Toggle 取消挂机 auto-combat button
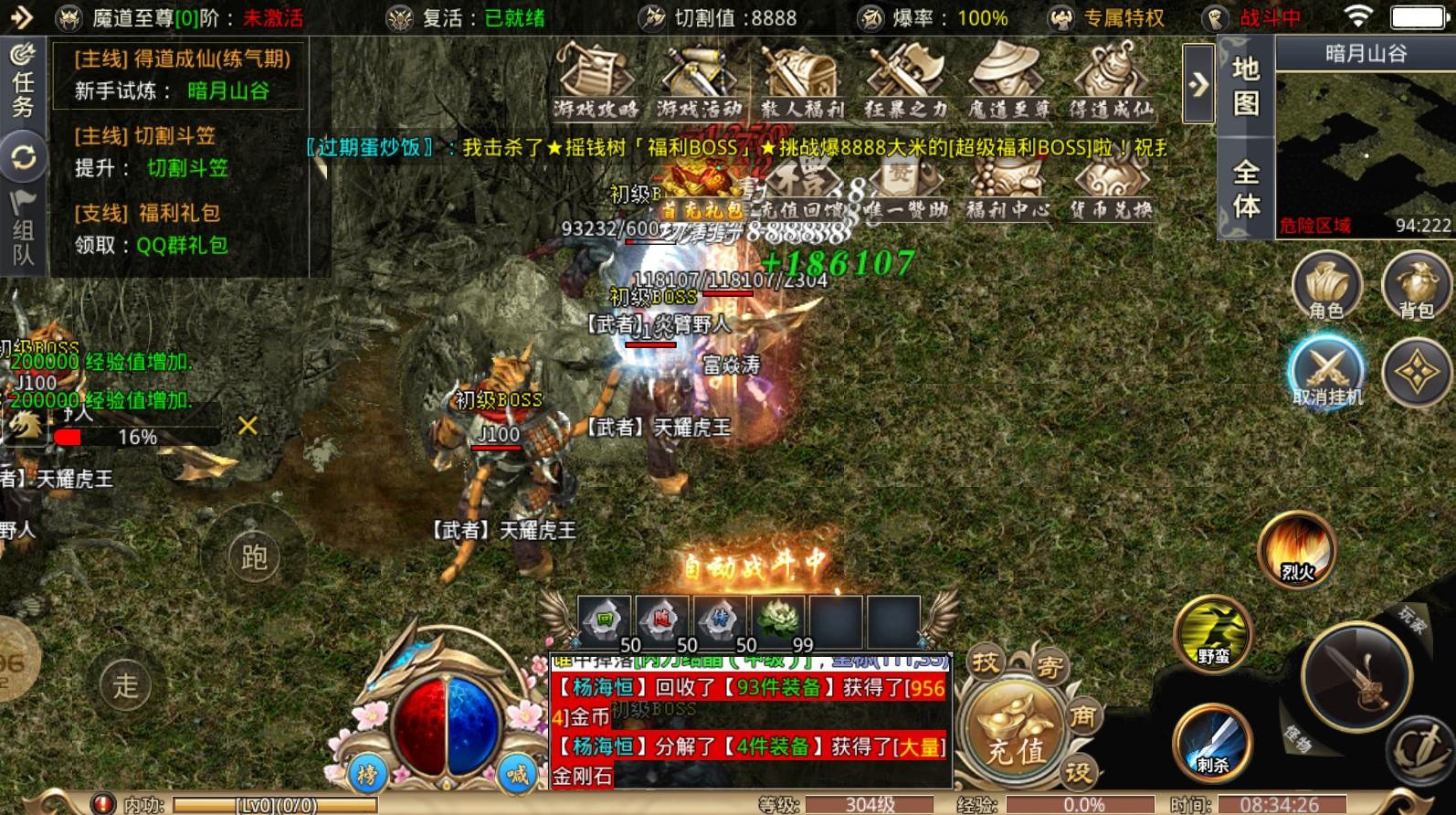This screenshot has height=815, width=1456. [x=1326, y=371]
